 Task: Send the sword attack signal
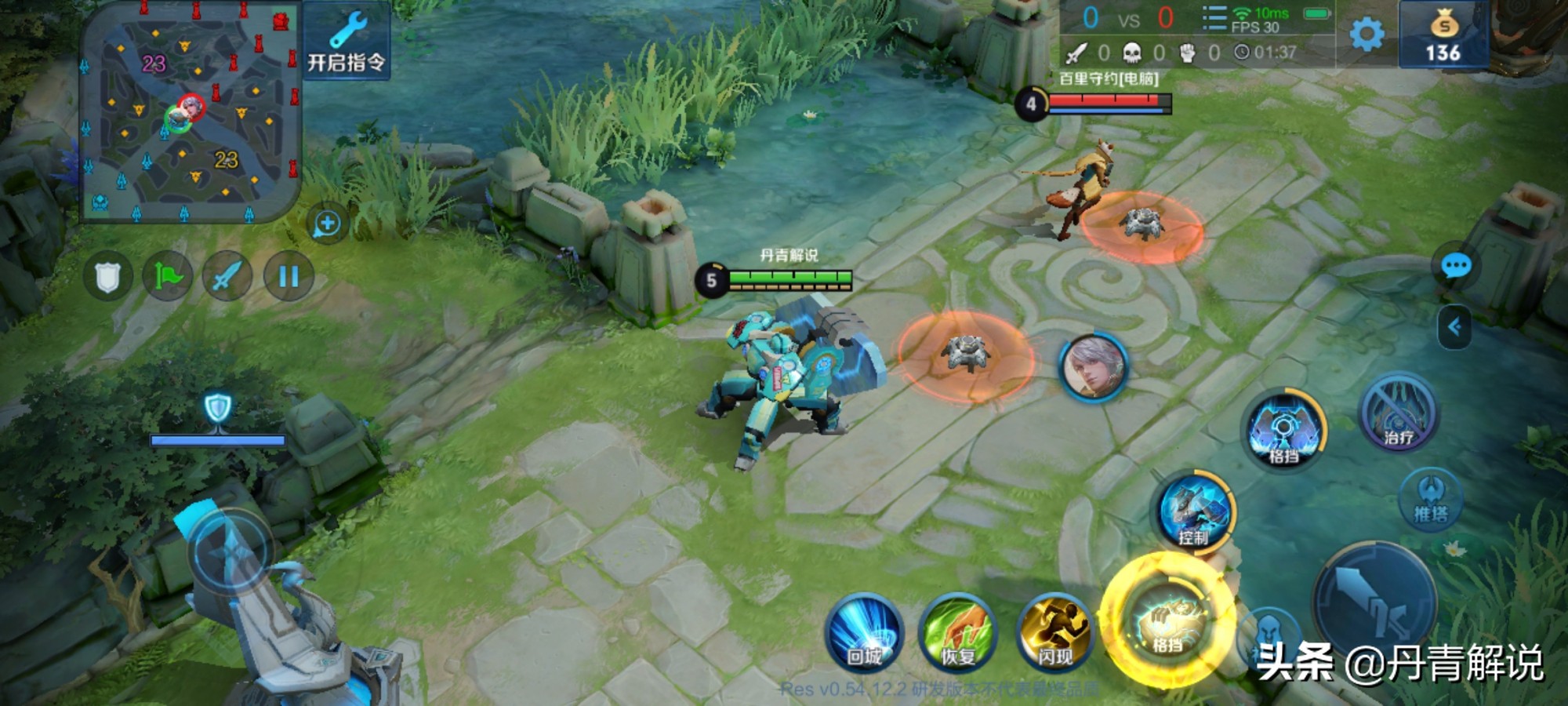point(227,276)
